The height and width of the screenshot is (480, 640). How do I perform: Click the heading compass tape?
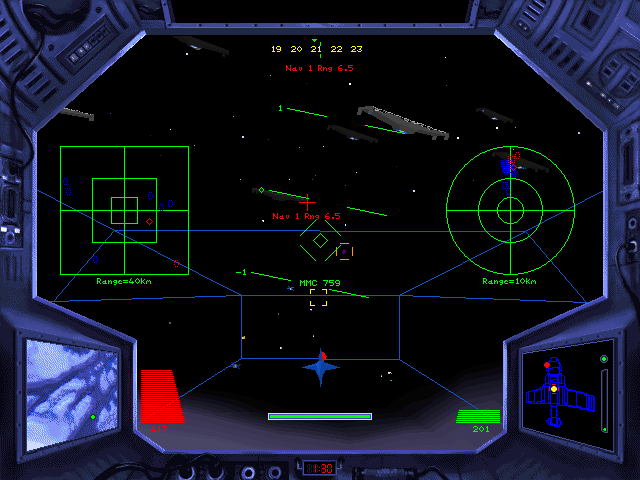(x=316, y=48)
